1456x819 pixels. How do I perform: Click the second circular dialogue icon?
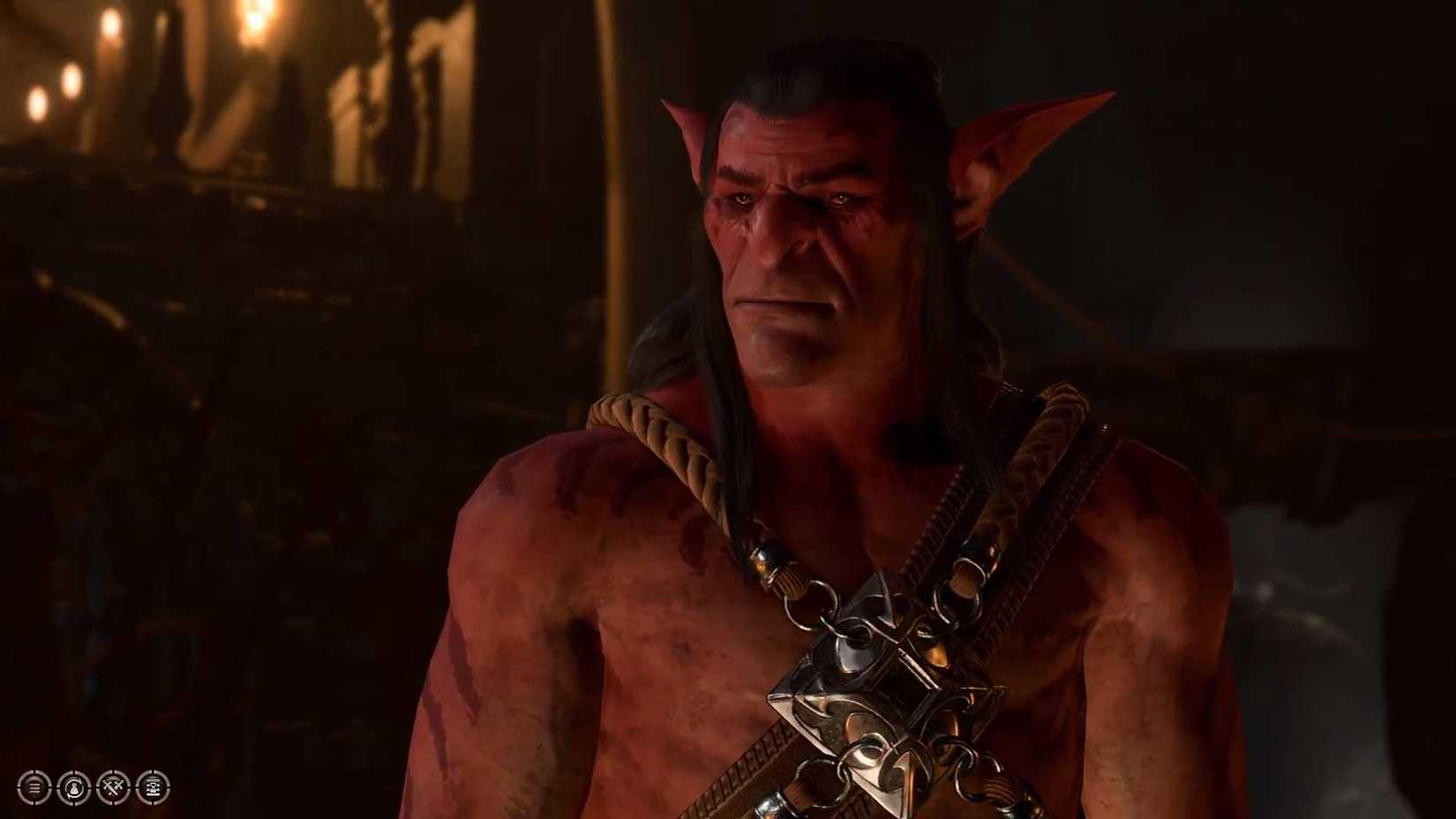click(x=72, y=787)
